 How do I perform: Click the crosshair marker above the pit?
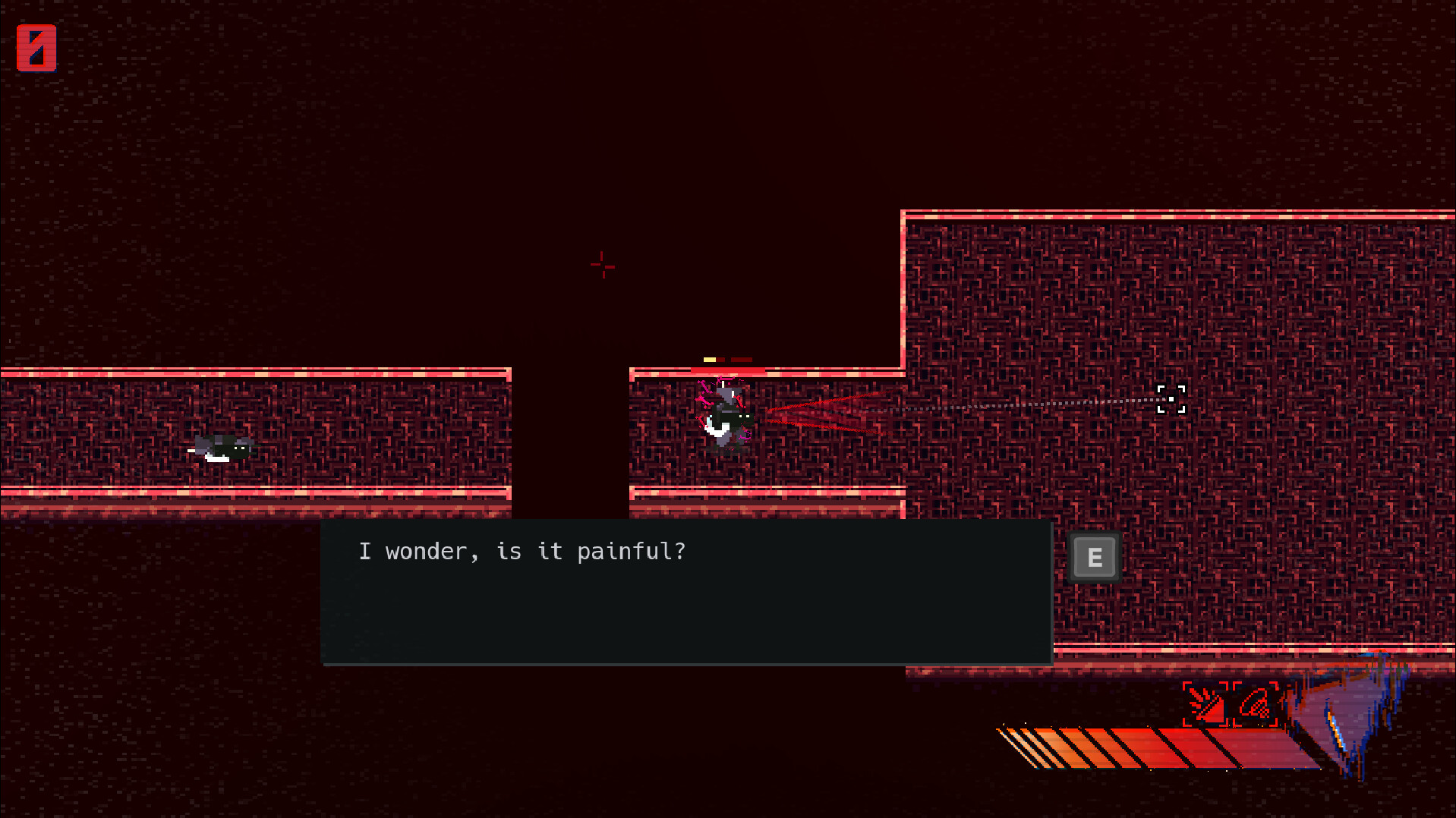pyautogui.click(x=602, y=266)
